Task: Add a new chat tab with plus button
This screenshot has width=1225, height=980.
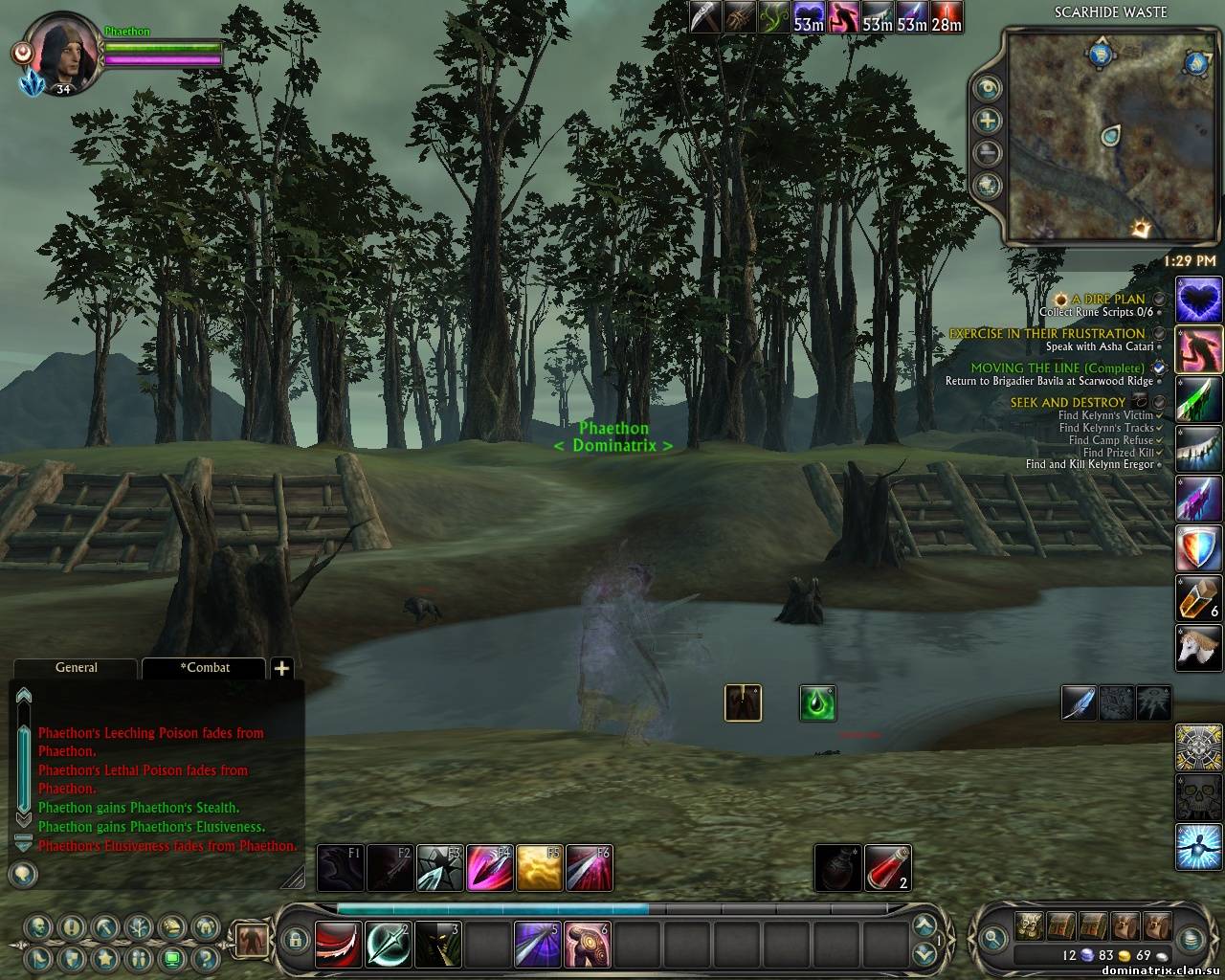Action: click(281, 669)
